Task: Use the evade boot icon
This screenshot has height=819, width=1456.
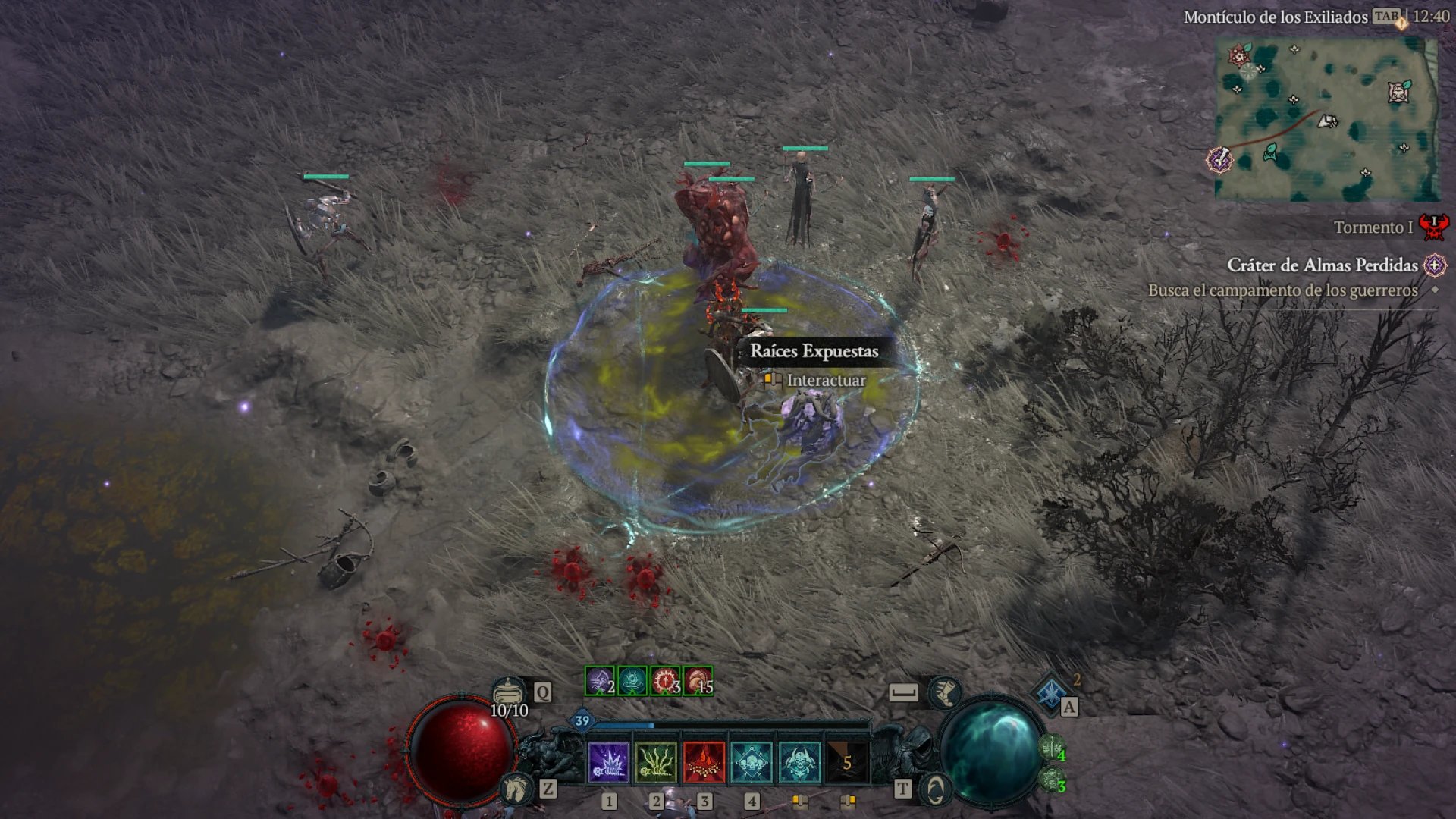Action: (945, 692)
